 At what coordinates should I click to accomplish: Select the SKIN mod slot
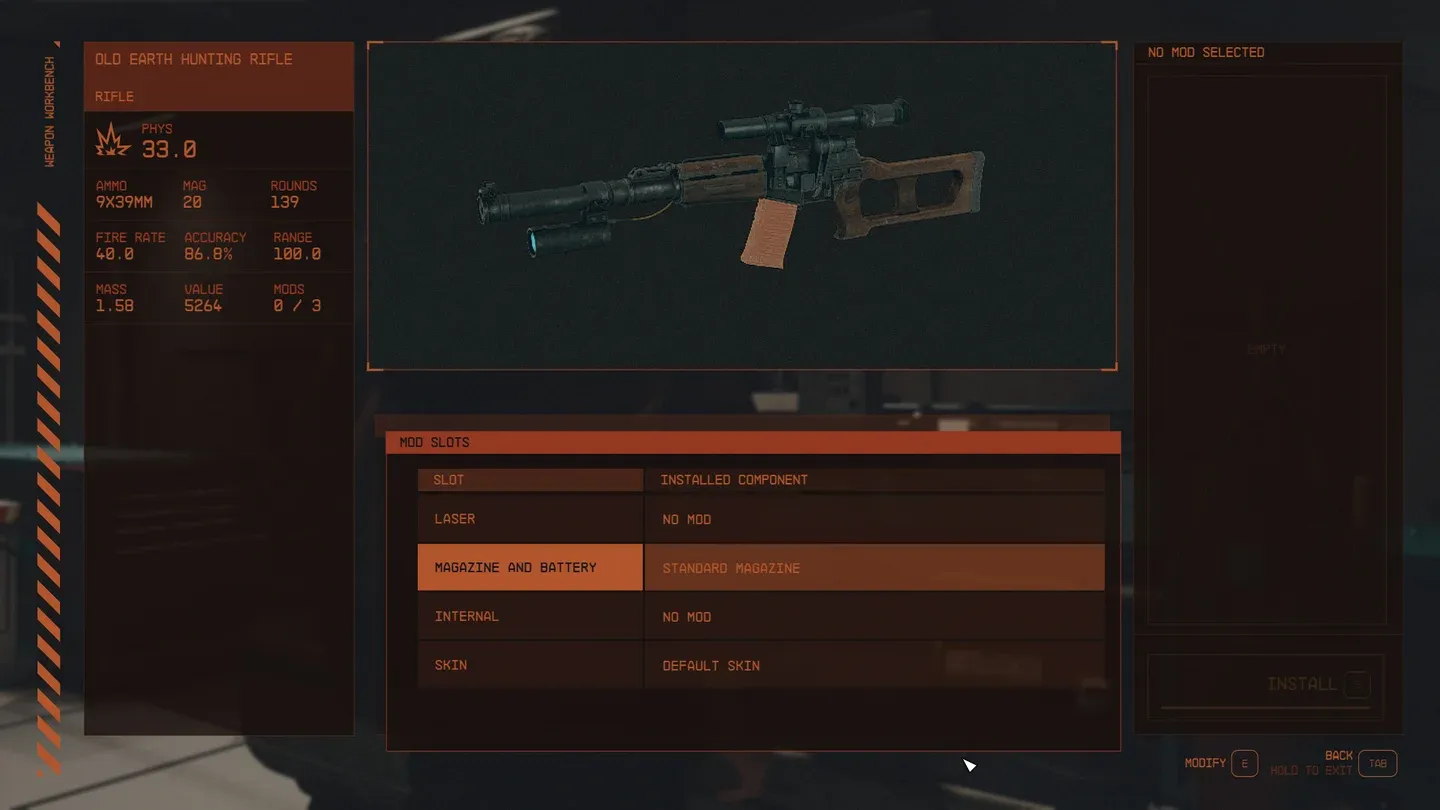(530, 665)
